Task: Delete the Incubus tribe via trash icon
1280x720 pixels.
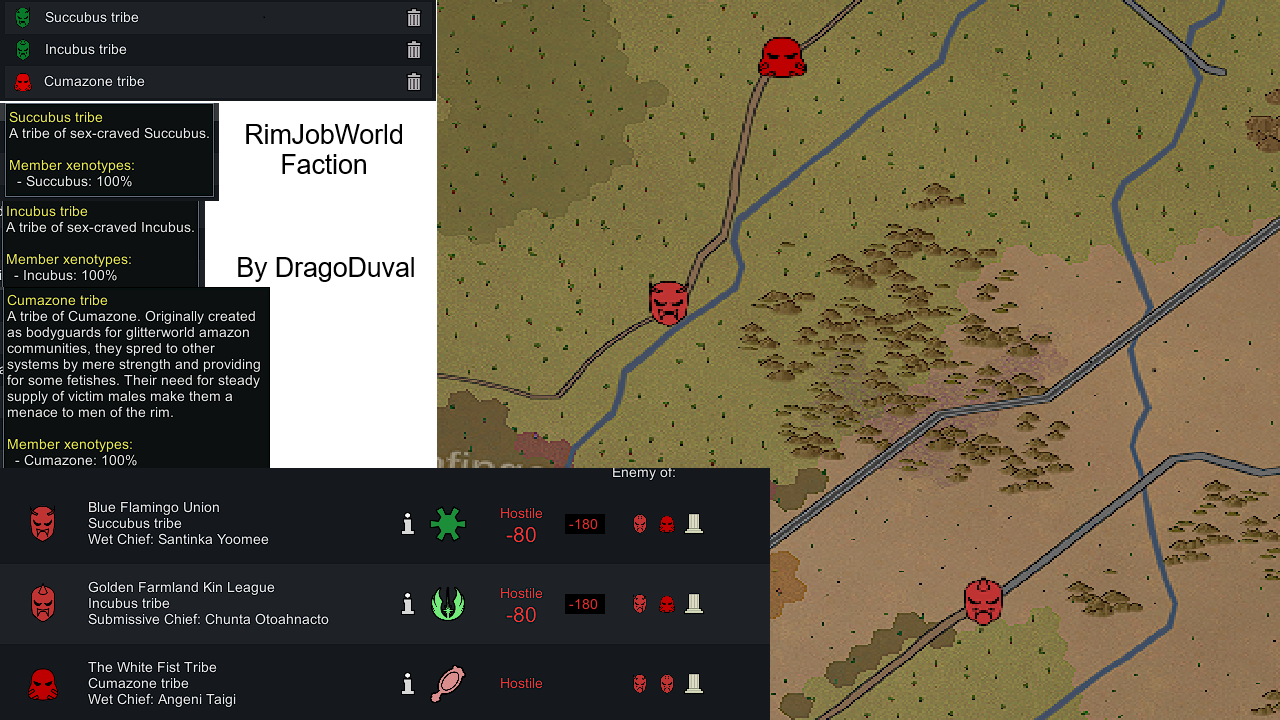Action: [x=413, y=49]
